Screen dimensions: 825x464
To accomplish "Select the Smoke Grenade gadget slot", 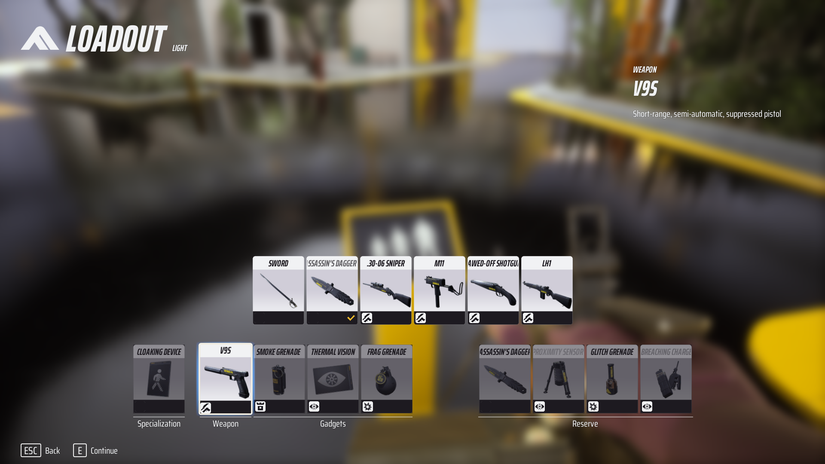I will point(279,380).
